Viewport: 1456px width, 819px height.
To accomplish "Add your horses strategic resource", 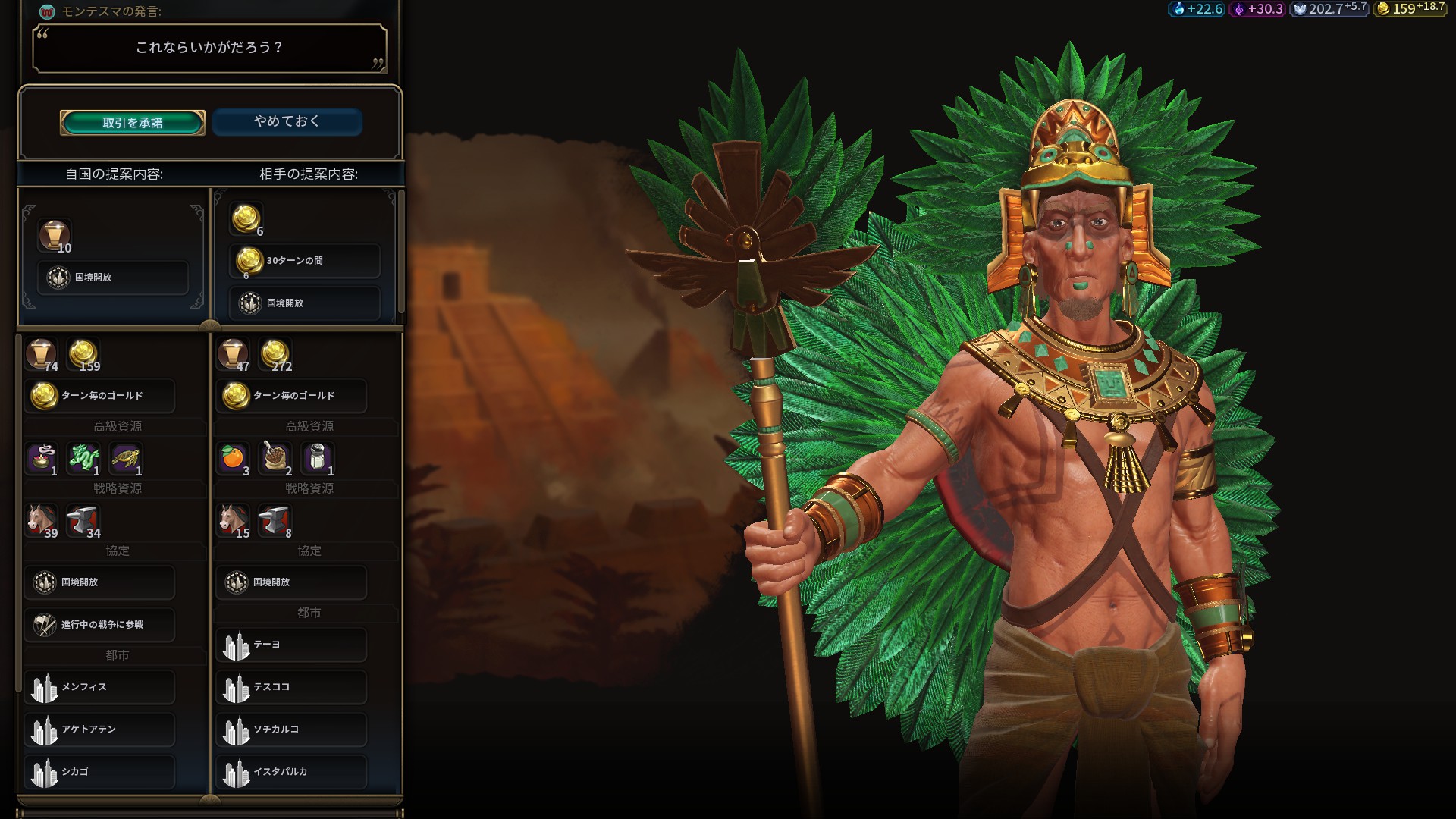I will pos(42,519).
